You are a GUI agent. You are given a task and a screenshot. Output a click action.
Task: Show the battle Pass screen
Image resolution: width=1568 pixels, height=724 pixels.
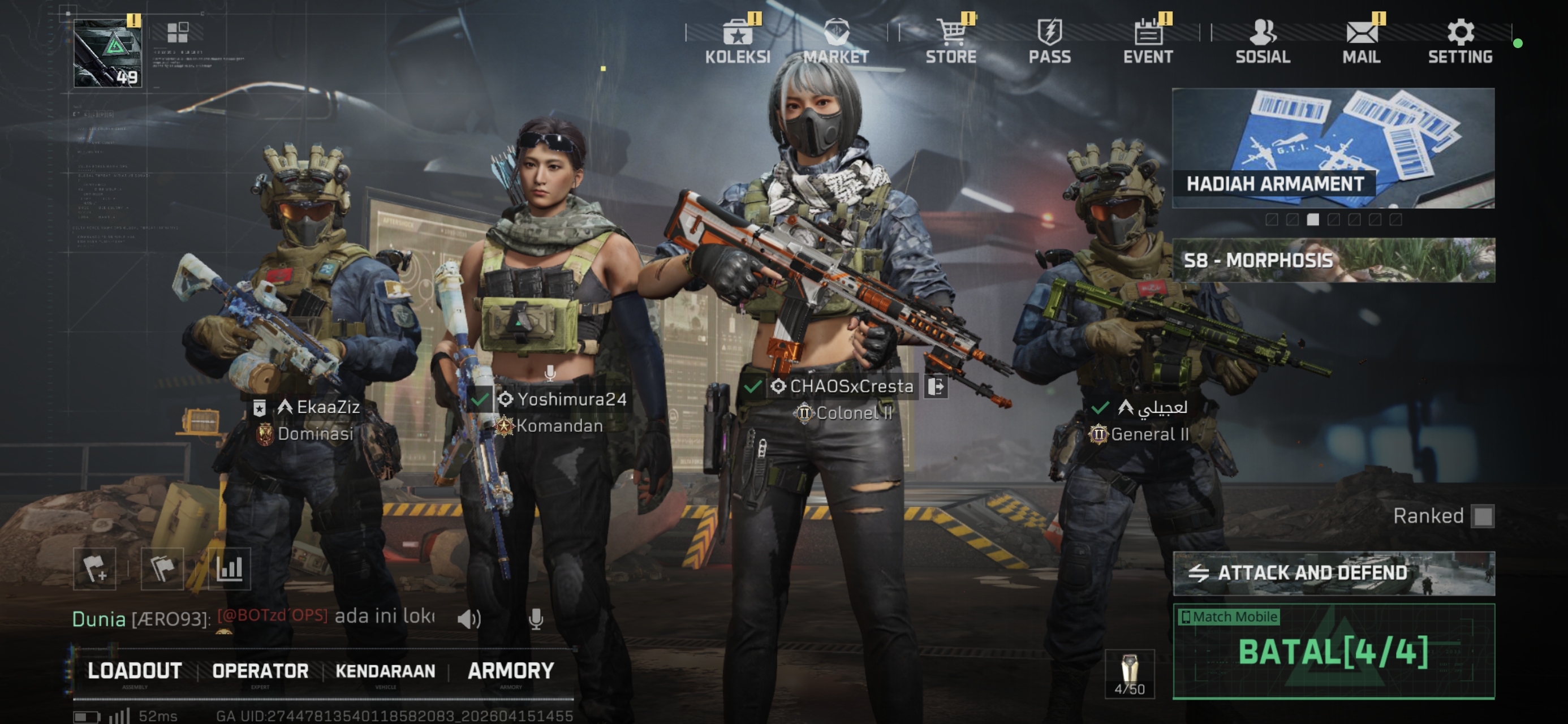pyautogui.click(x=1049, y=40)
